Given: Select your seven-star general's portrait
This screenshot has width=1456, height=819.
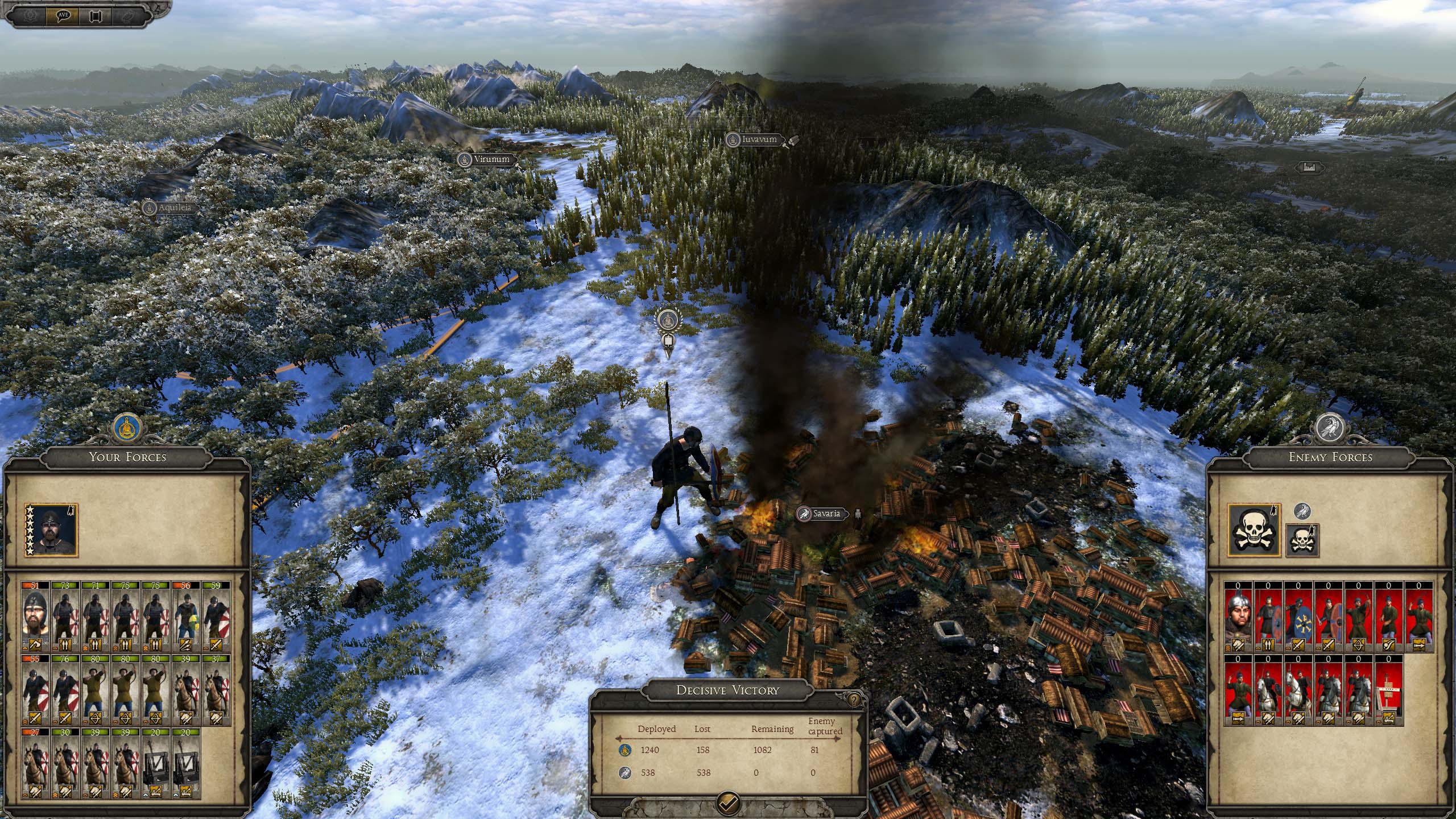Looking at the screenshot, I should coord(51,530).
